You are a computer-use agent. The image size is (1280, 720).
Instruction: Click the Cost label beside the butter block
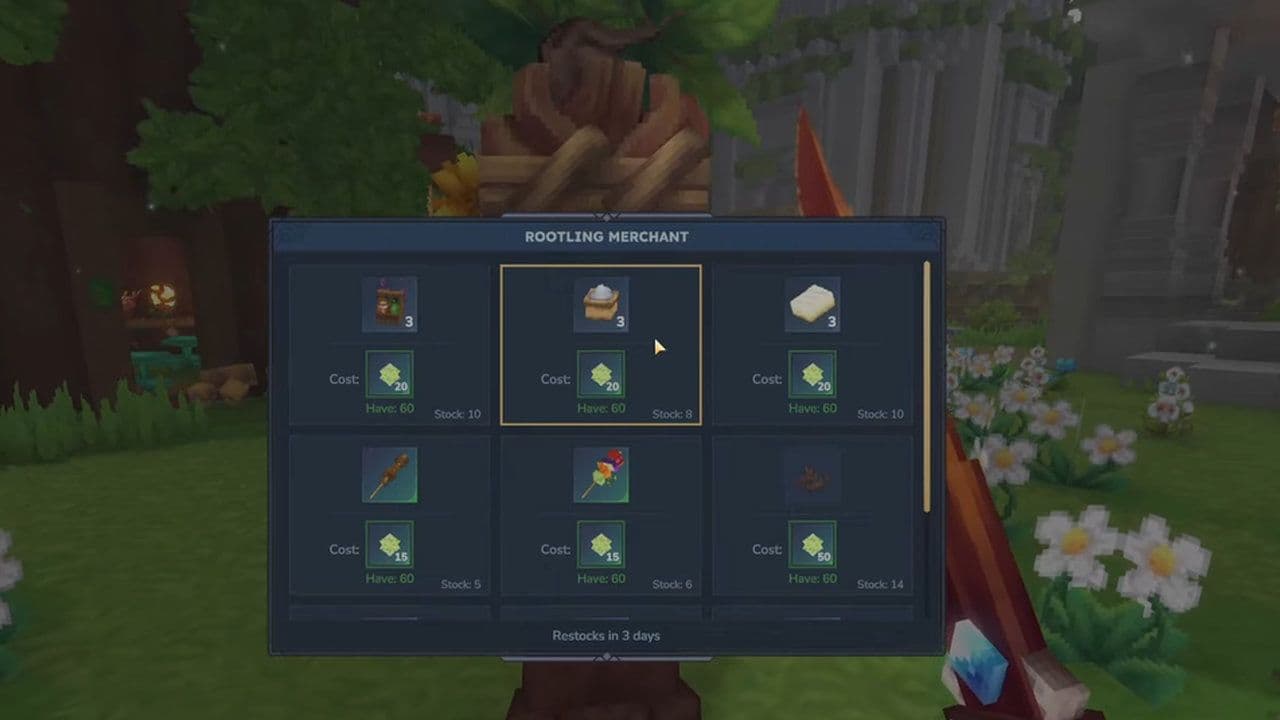[x=767, y=379]
